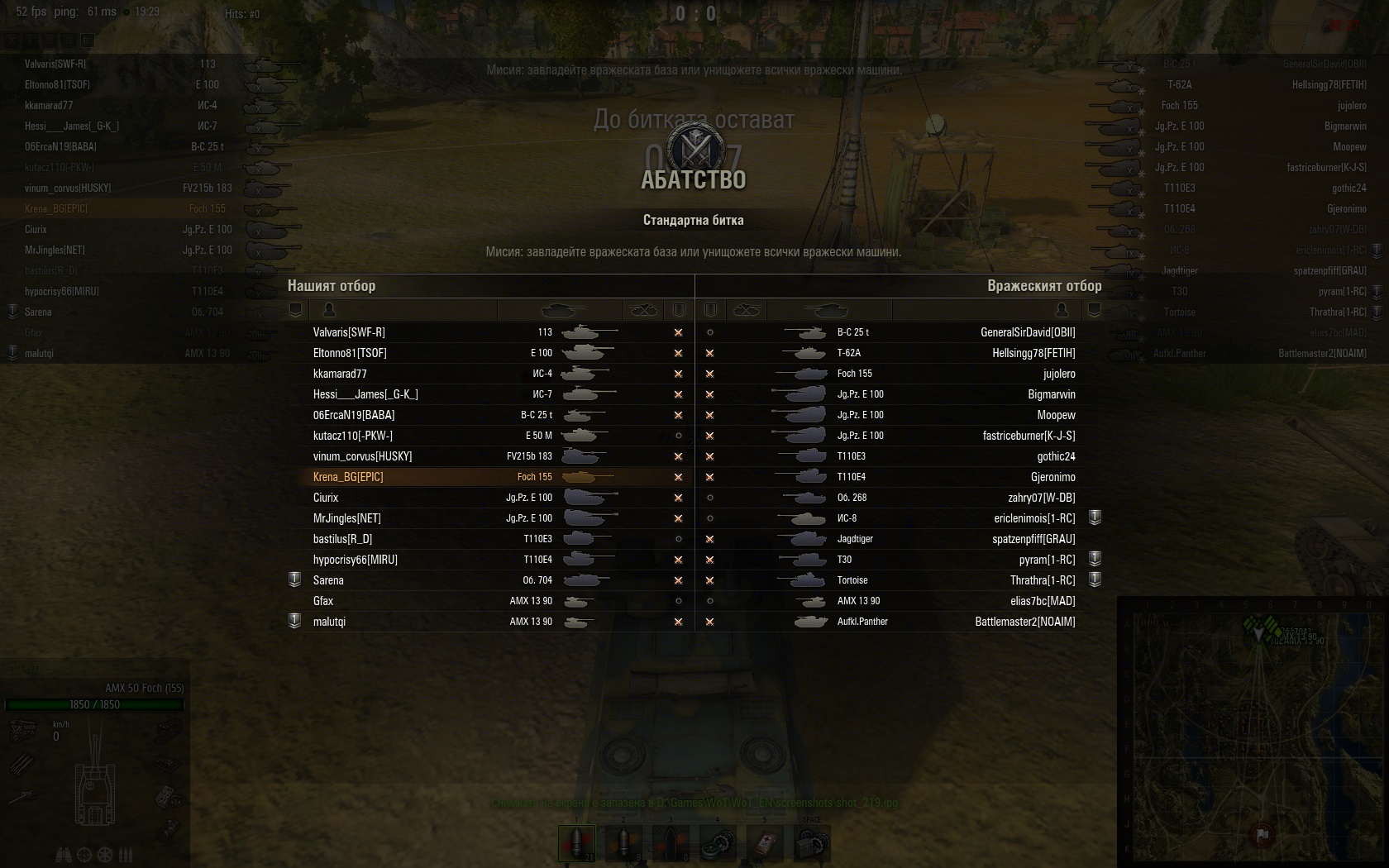The image size is (1389, 868).
Task: Click the engine module icon on damage panel
Action: pos(21,731)
